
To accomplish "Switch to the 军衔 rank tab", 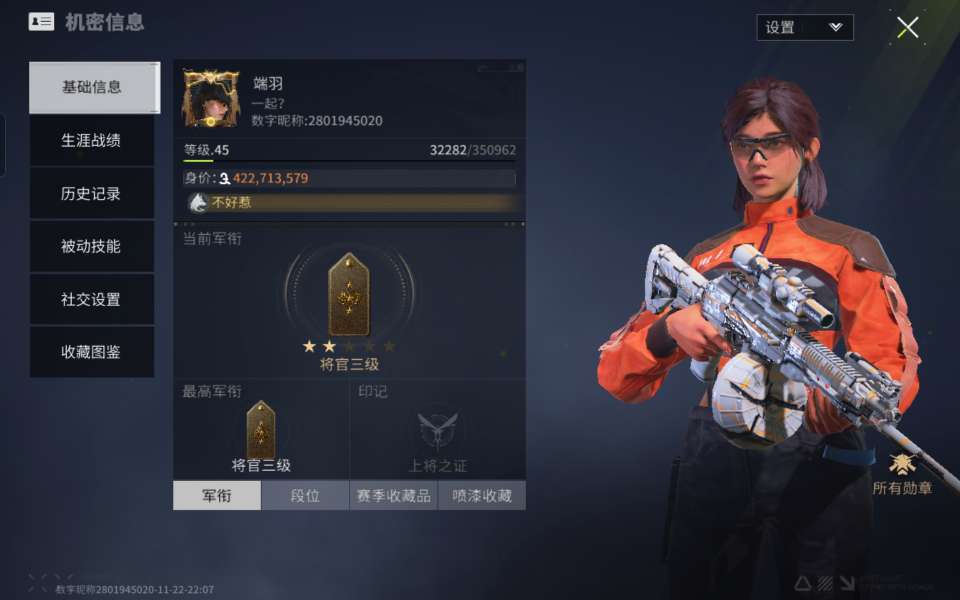I will 217,496.
